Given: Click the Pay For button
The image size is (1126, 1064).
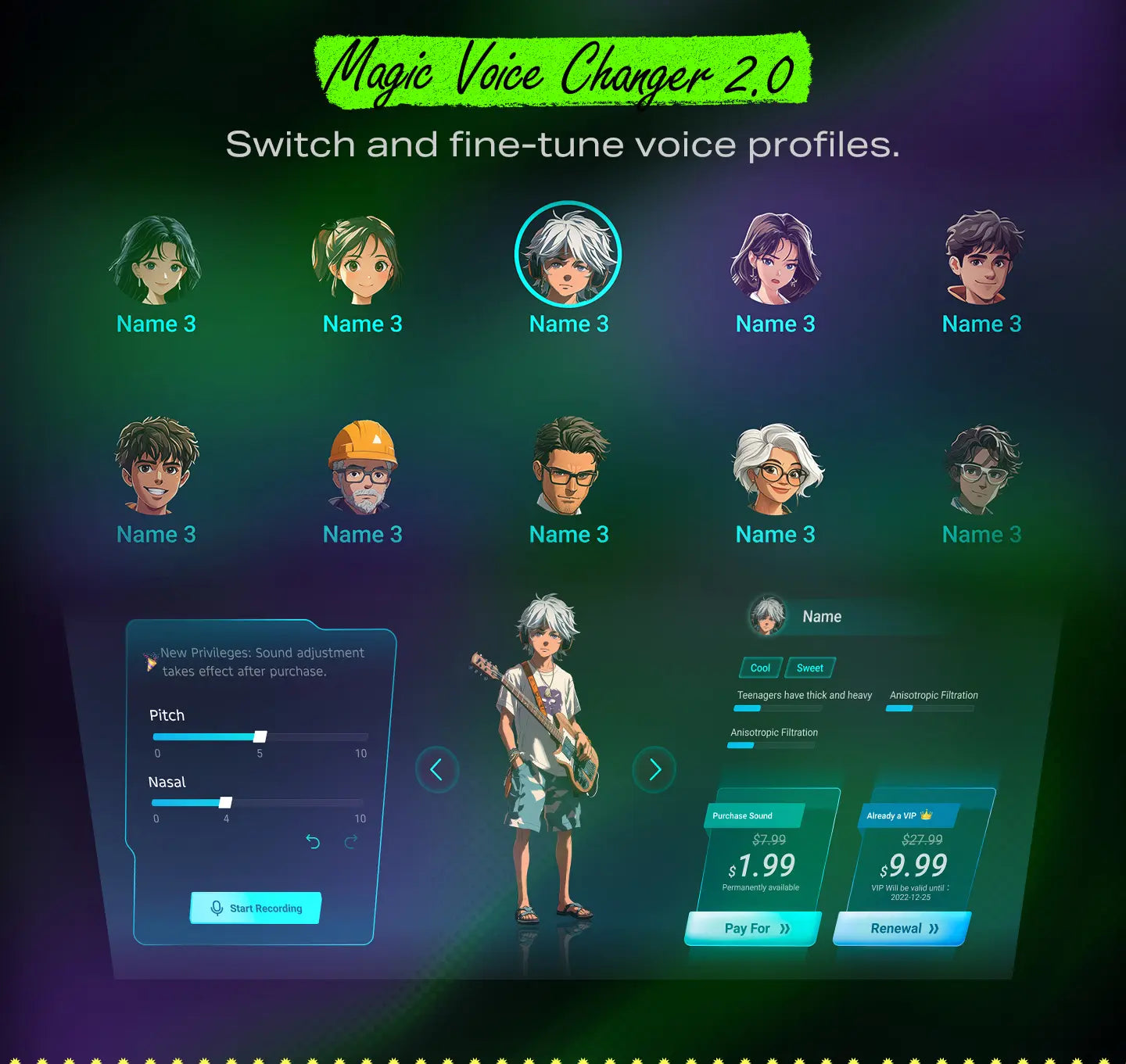Looking at the screenshot, I should click(754, 929).
